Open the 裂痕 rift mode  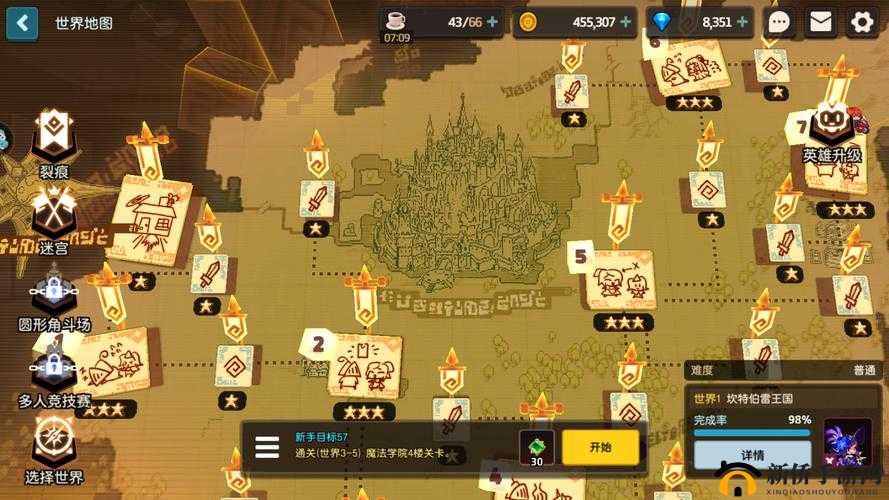53,144
